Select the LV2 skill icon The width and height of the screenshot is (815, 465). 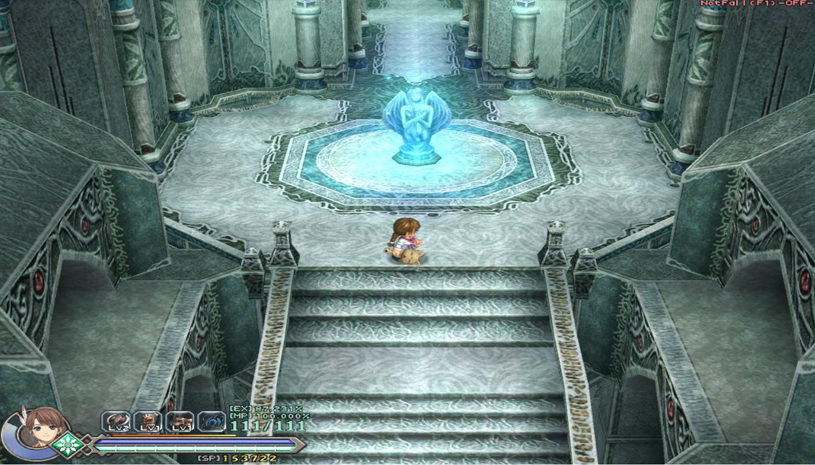point(116,422)
